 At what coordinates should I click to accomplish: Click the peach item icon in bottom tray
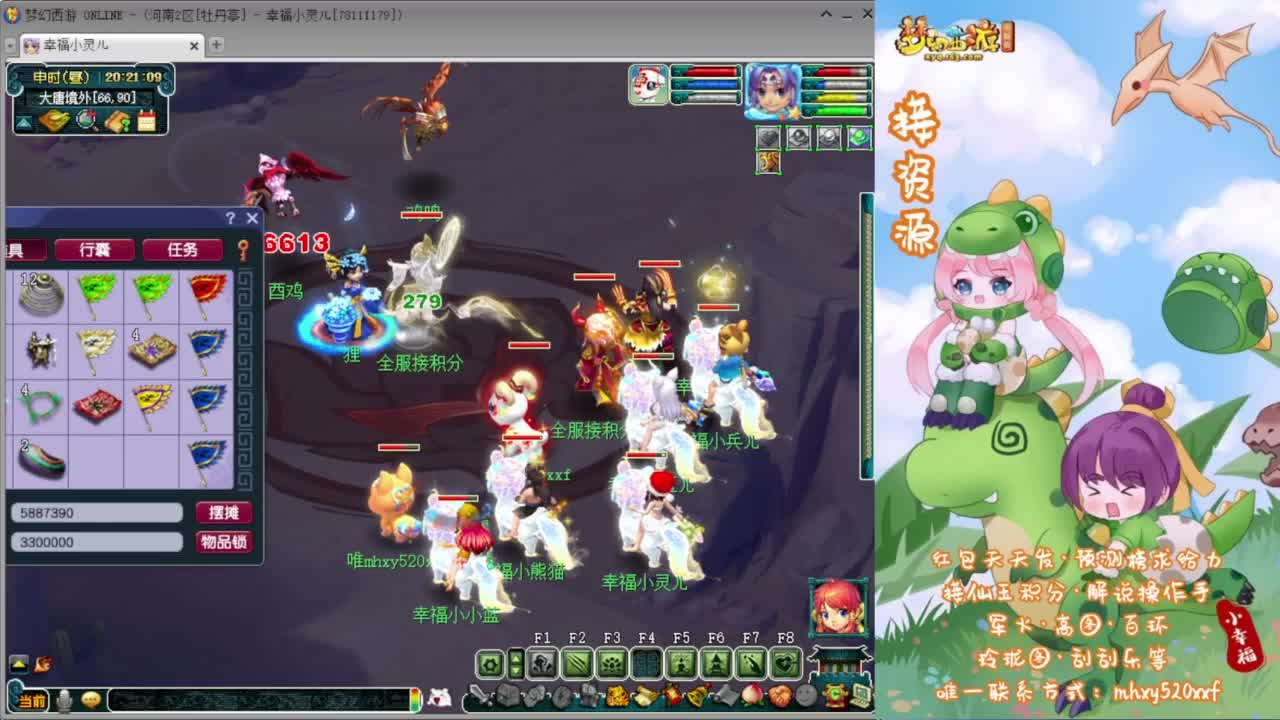(750, 696)
